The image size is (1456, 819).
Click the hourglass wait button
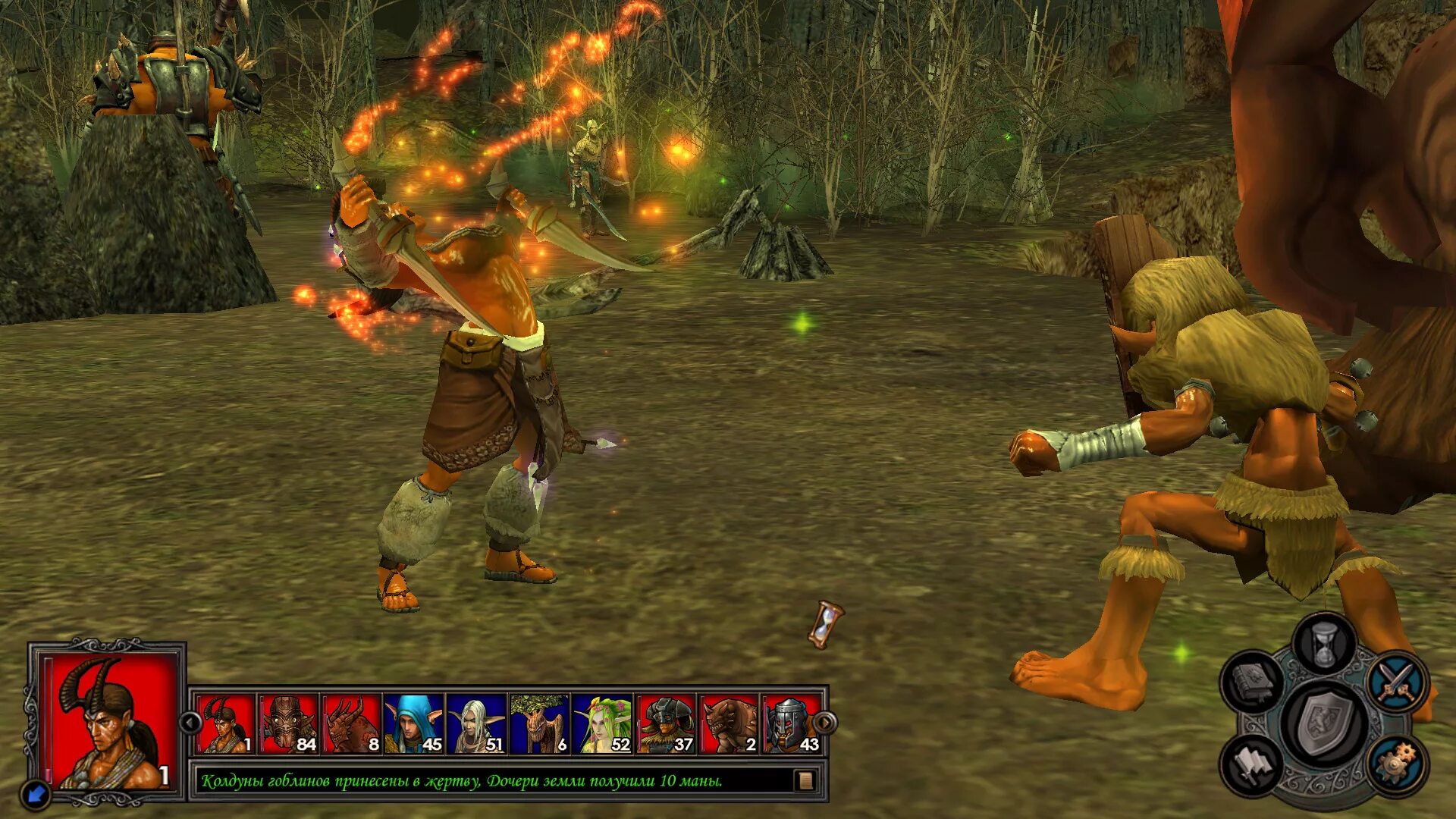pyautogui.click(x=1324, y=645)
